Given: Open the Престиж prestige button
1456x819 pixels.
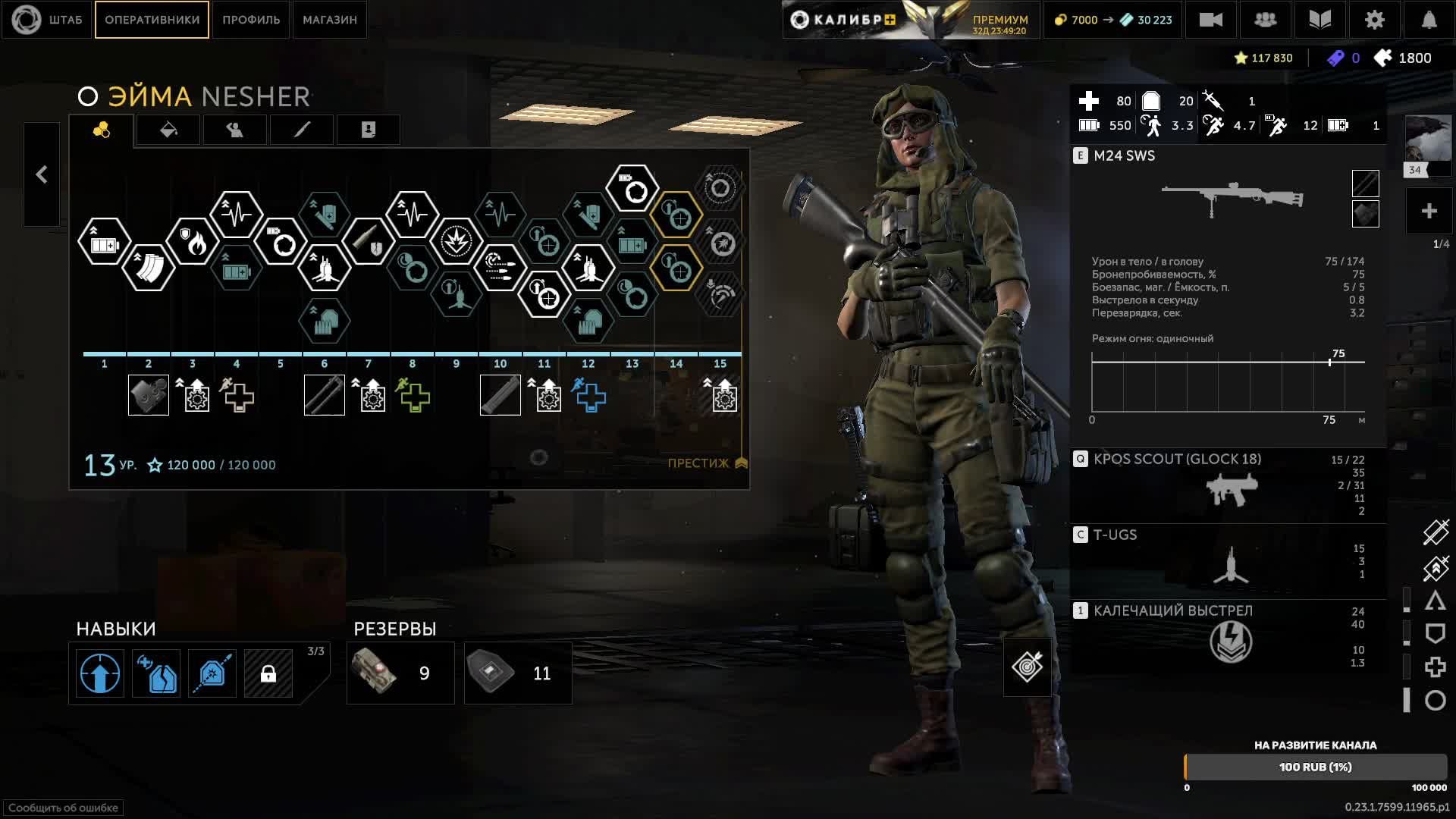Looking at the screenshot, I should 707,463.
